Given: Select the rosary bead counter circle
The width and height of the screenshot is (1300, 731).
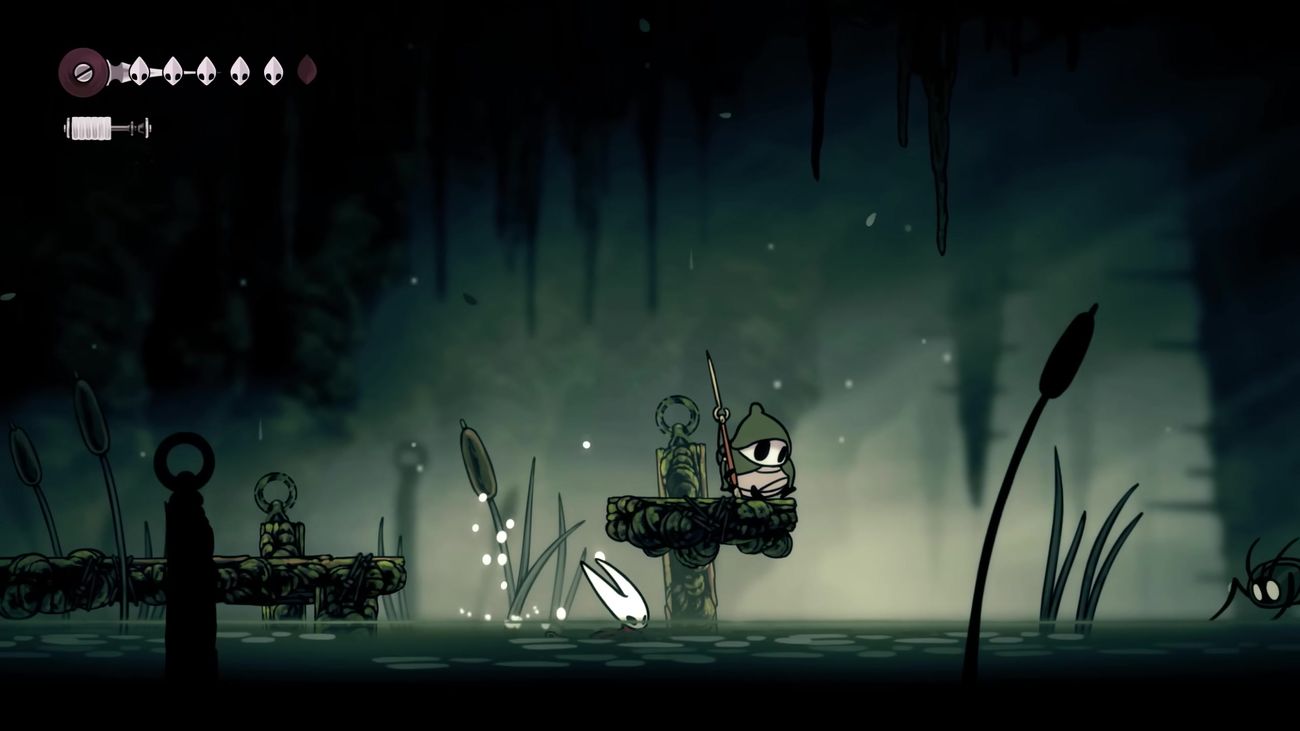Looking at the screenshot, I should tap(80, 70).
